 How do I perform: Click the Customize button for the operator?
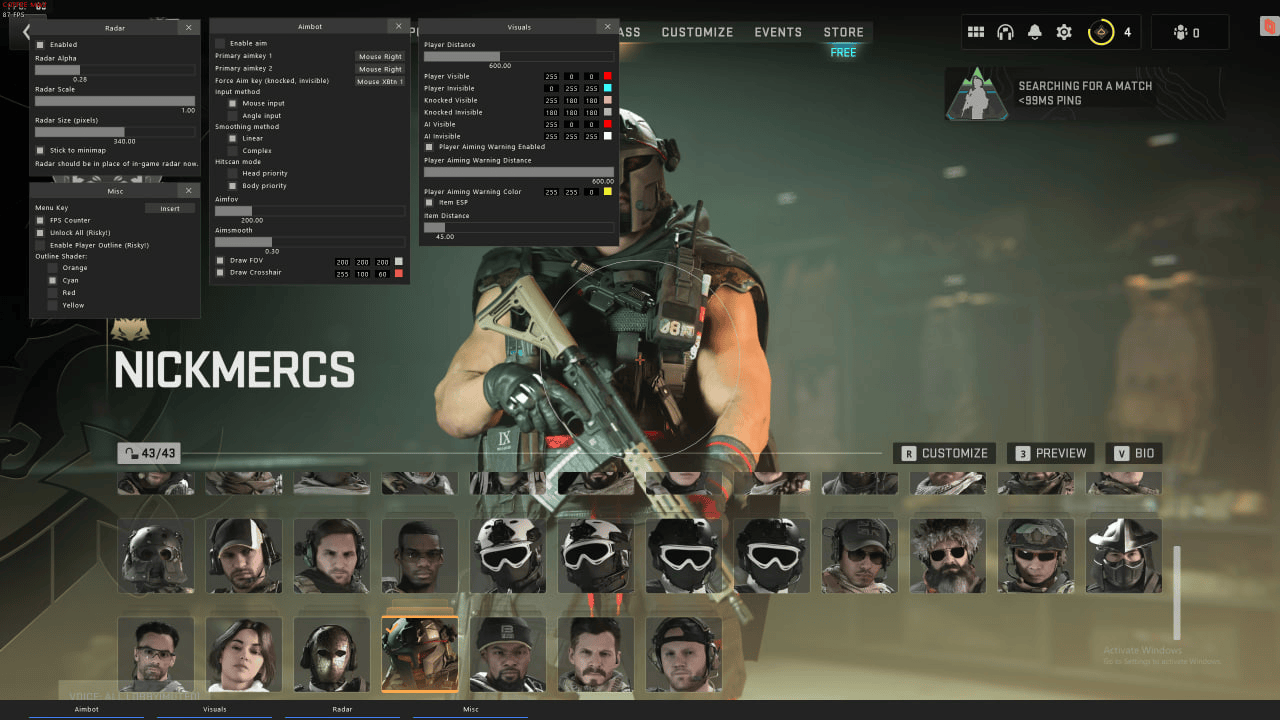(x=945, y=453)
